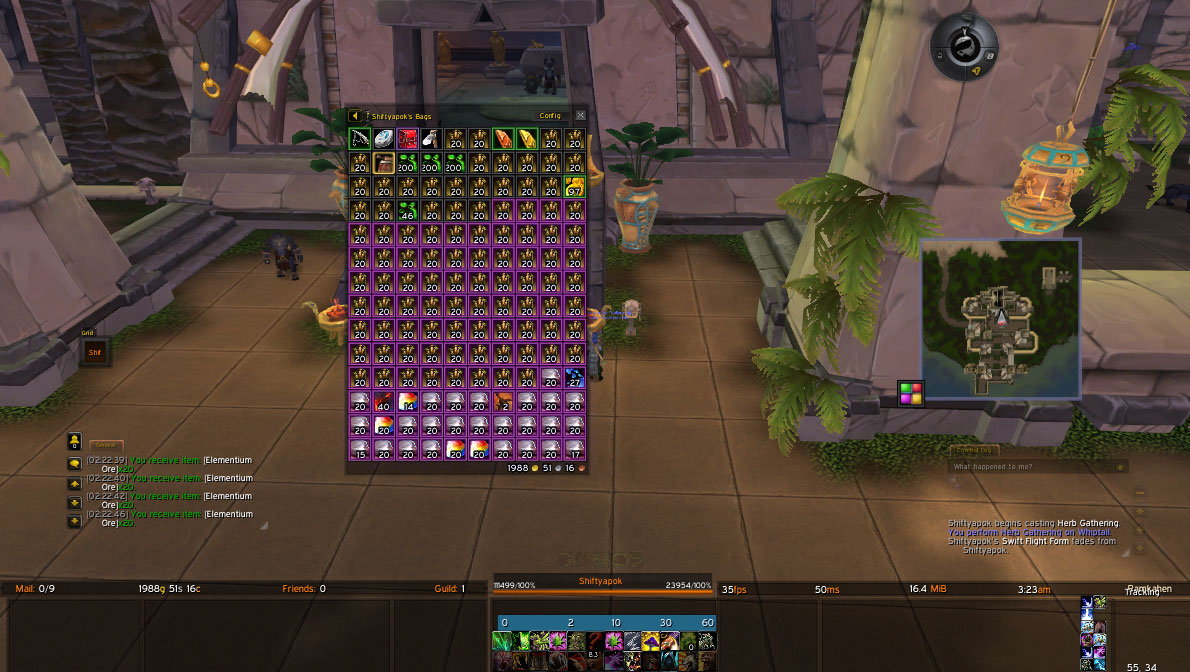1190x672 pixels.
Task: Click the minimap showing the town
Action: pyautogui.click(x=1000, y=318)
